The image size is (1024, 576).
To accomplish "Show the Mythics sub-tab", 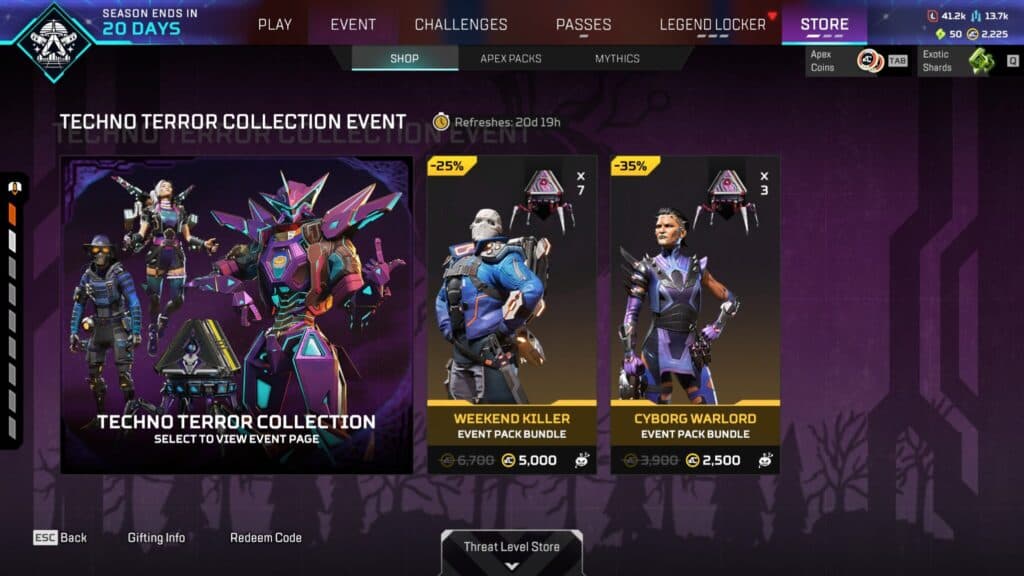I will pos(617,58).
